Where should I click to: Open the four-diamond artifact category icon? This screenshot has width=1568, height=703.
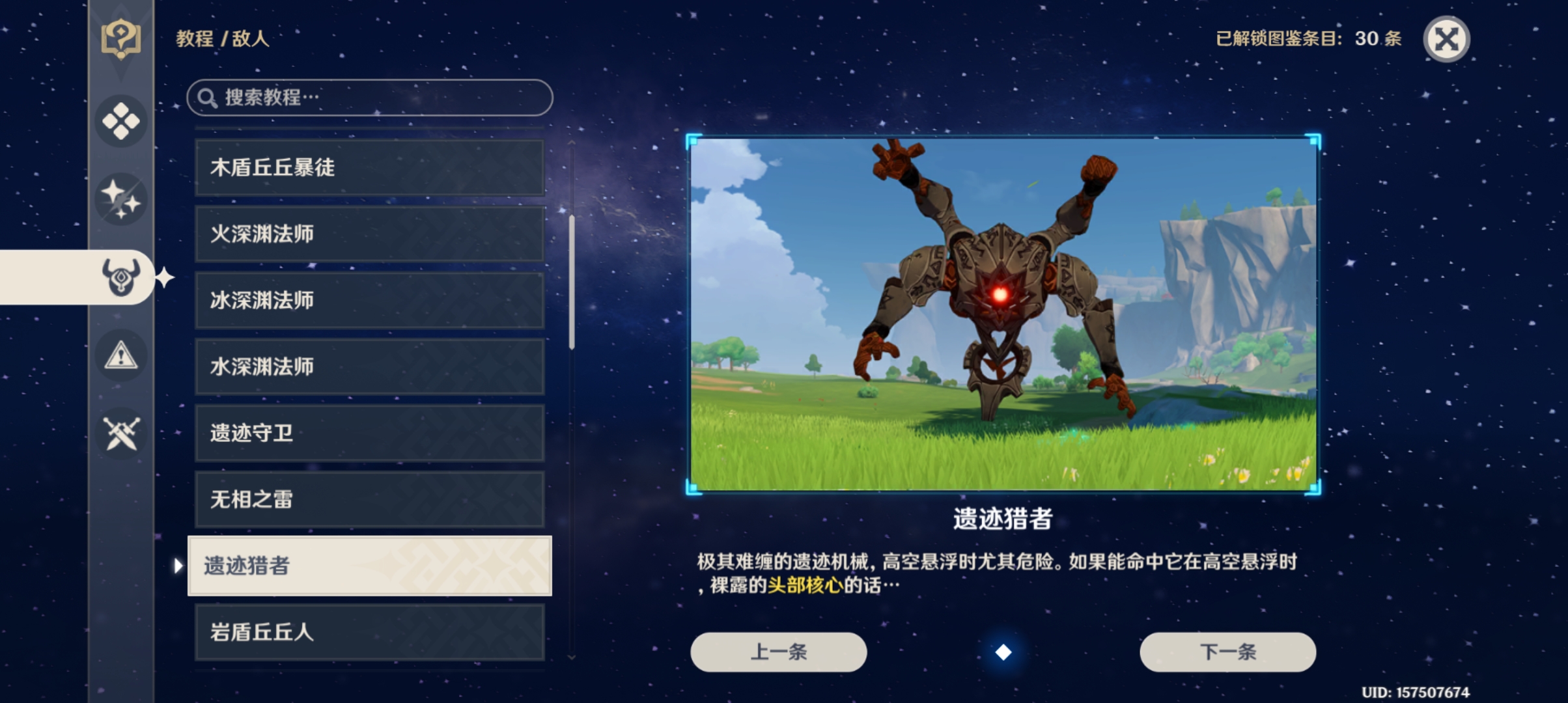120,120
